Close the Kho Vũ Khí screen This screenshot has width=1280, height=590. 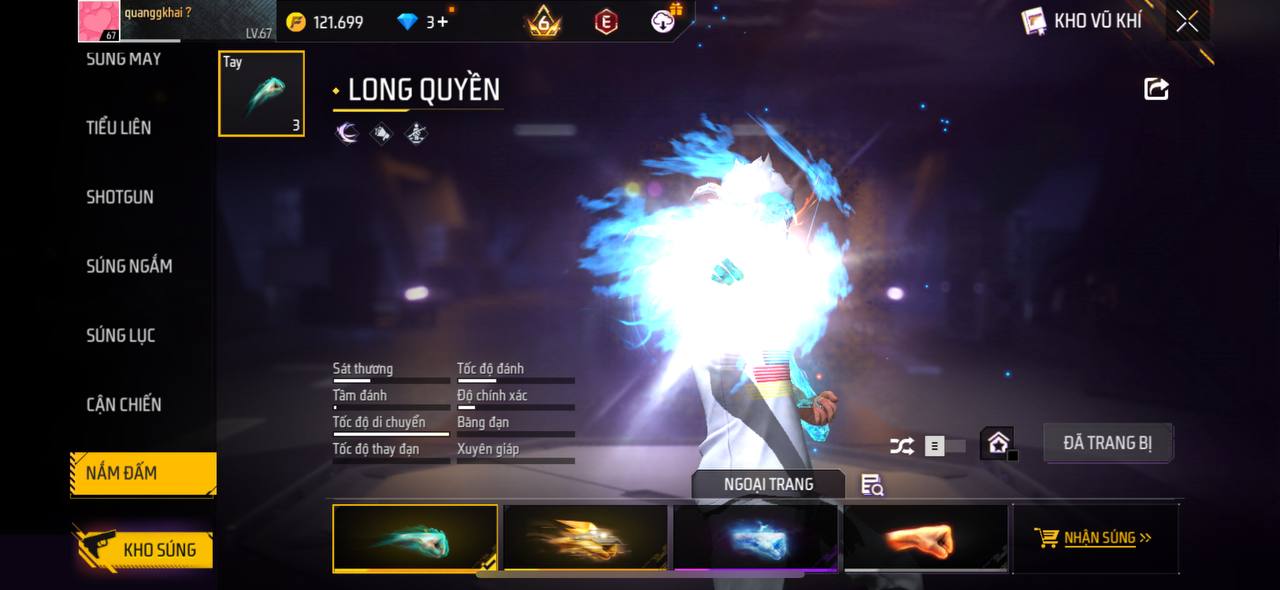tap(1187, 21)
